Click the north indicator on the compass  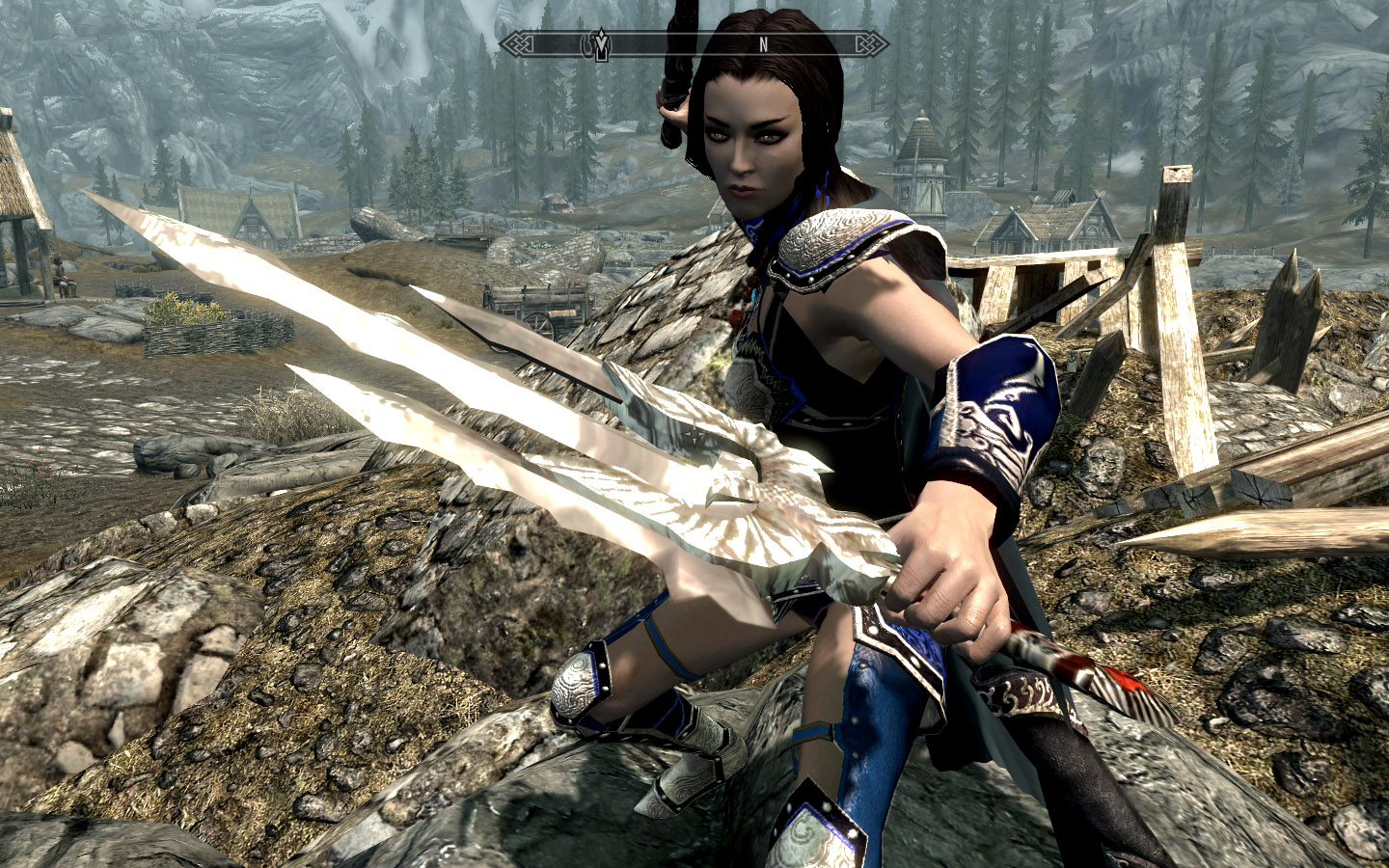pyautogui.click(x=763, y=44)
